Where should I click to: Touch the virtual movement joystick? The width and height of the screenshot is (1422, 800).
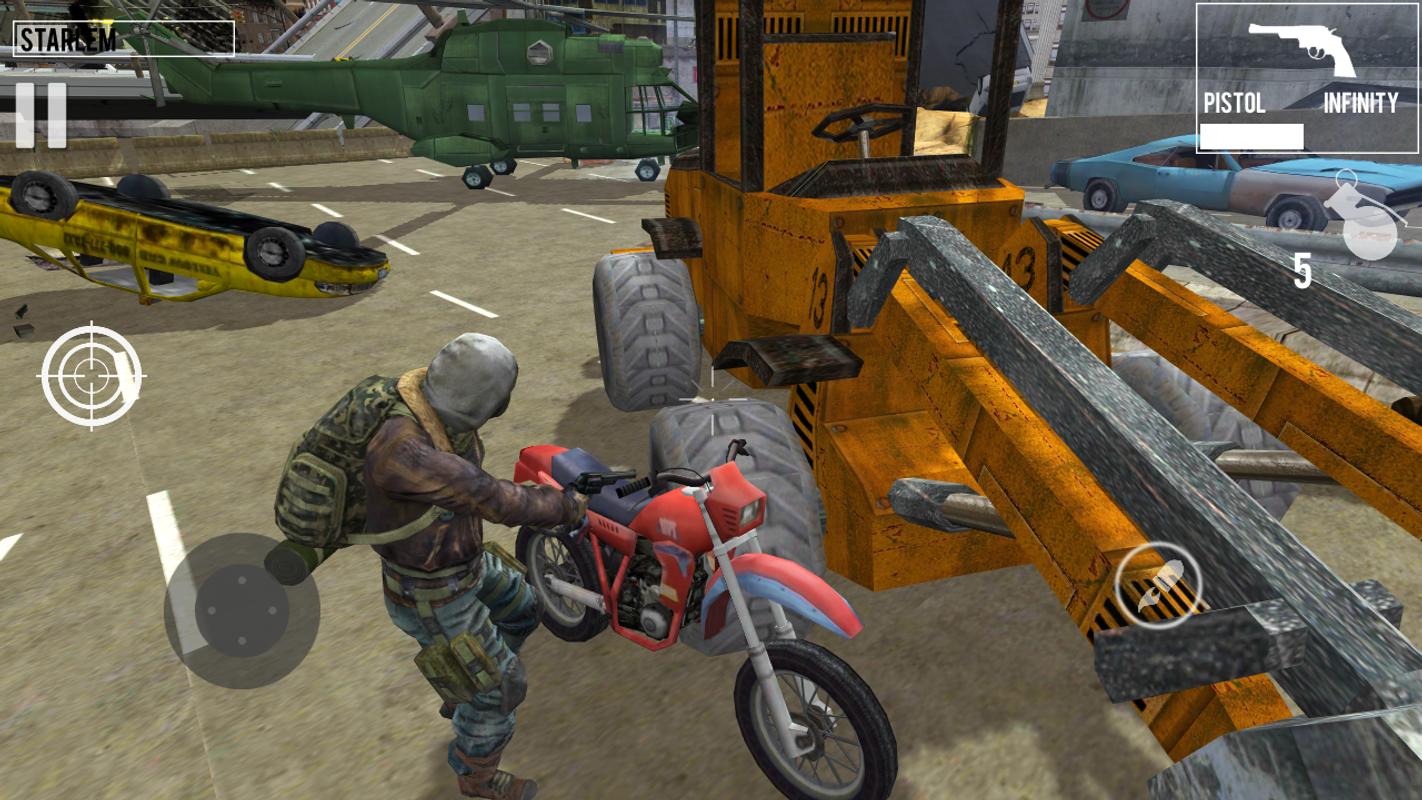[241, 611]
